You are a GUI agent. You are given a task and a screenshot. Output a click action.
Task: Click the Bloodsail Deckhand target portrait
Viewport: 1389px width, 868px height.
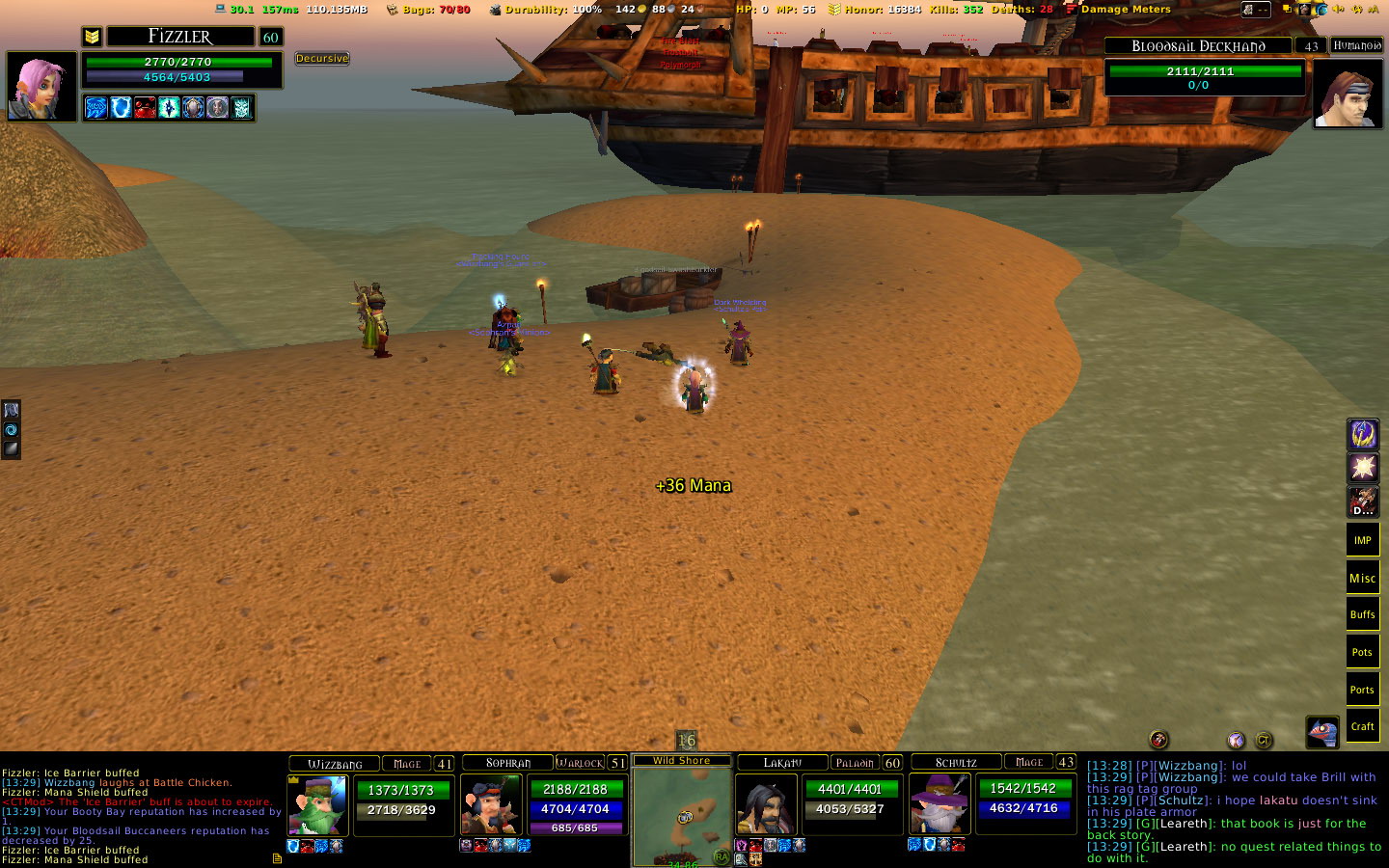[x=1348, y=94]
